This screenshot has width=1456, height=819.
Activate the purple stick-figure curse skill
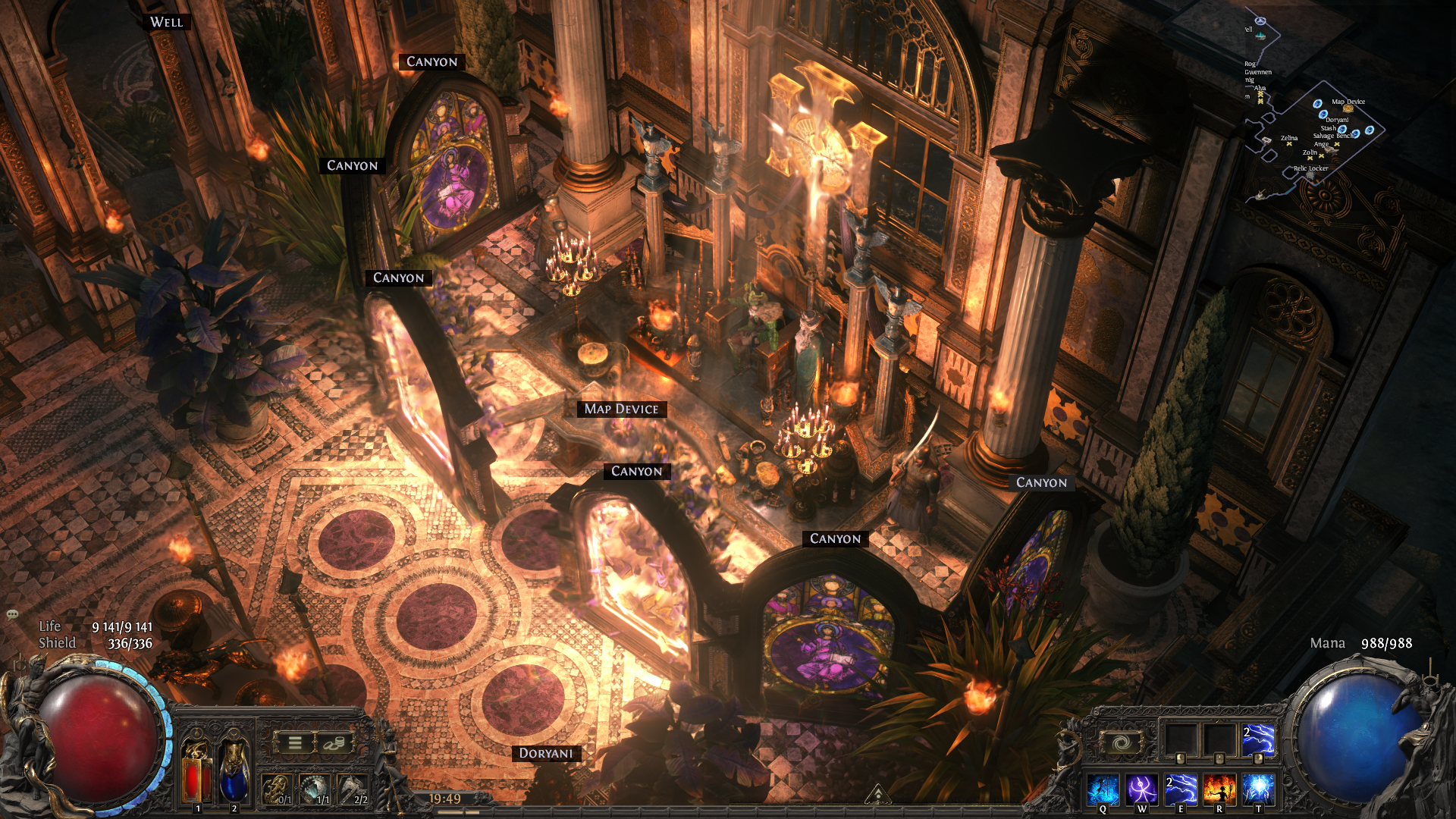click(1141, 789)
